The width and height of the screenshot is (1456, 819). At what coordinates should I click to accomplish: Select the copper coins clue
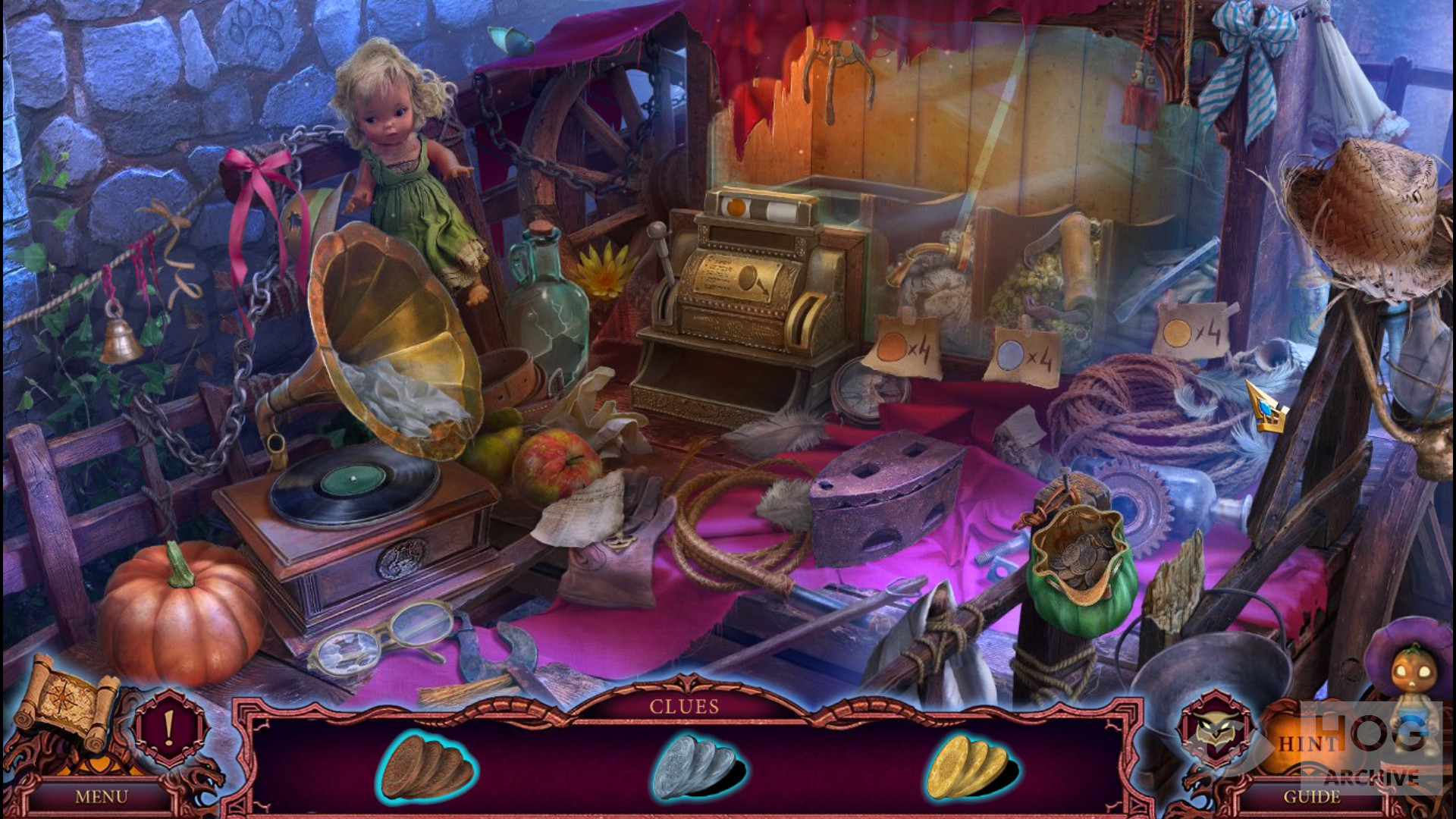coord(426,765)
